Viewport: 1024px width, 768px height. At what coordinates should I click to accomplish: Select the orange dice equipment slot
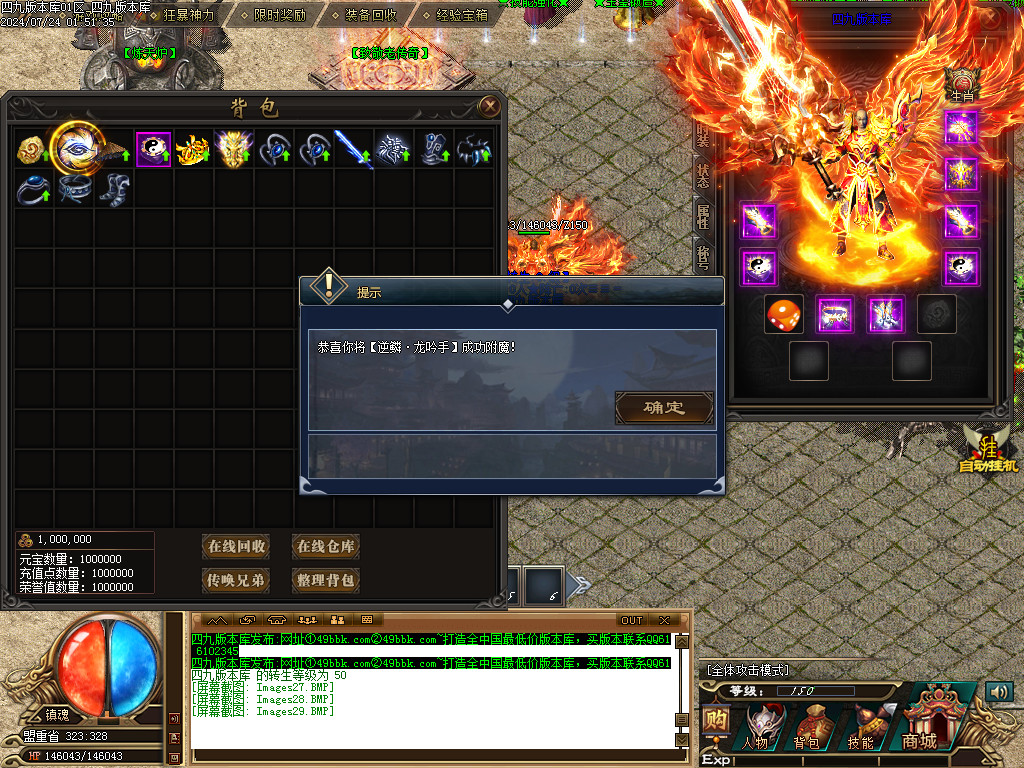pos(782,314)
